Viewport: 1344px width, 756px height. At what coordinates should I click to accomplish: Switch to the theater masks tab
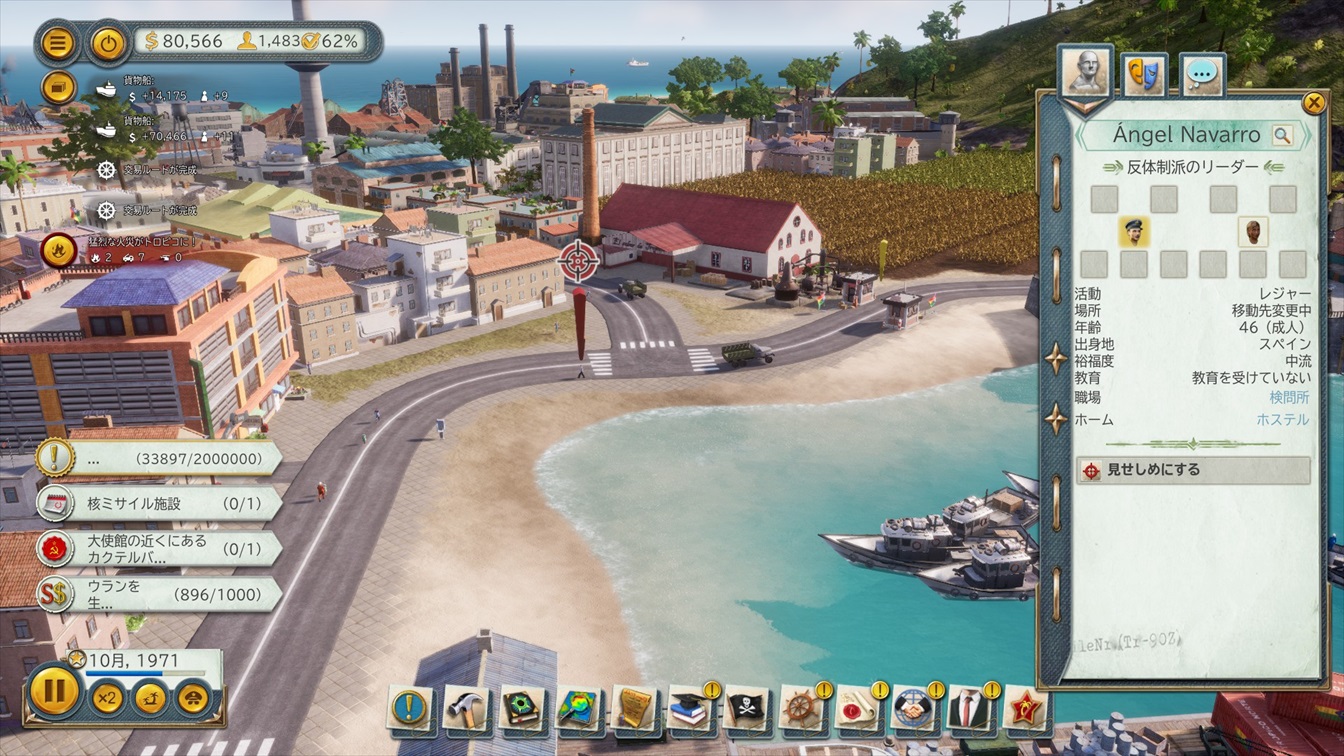[1143, 74]
